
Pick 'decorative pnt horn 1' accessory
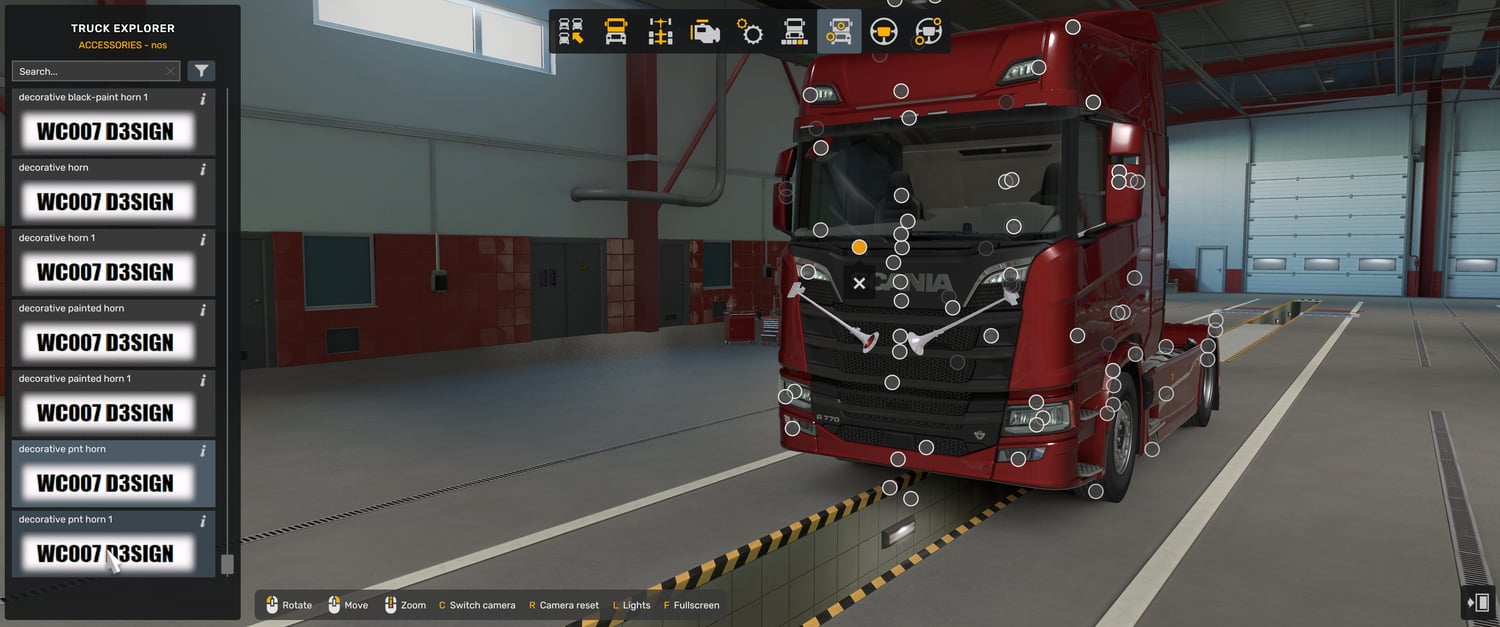click(x=105, y=552)
